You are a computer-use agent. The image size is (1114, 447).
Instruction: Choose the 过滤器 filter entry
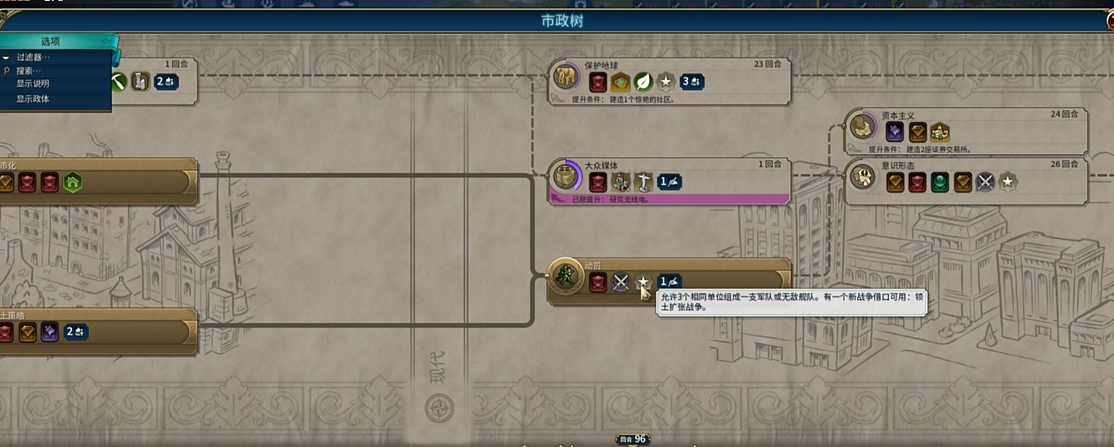(33, 58)
